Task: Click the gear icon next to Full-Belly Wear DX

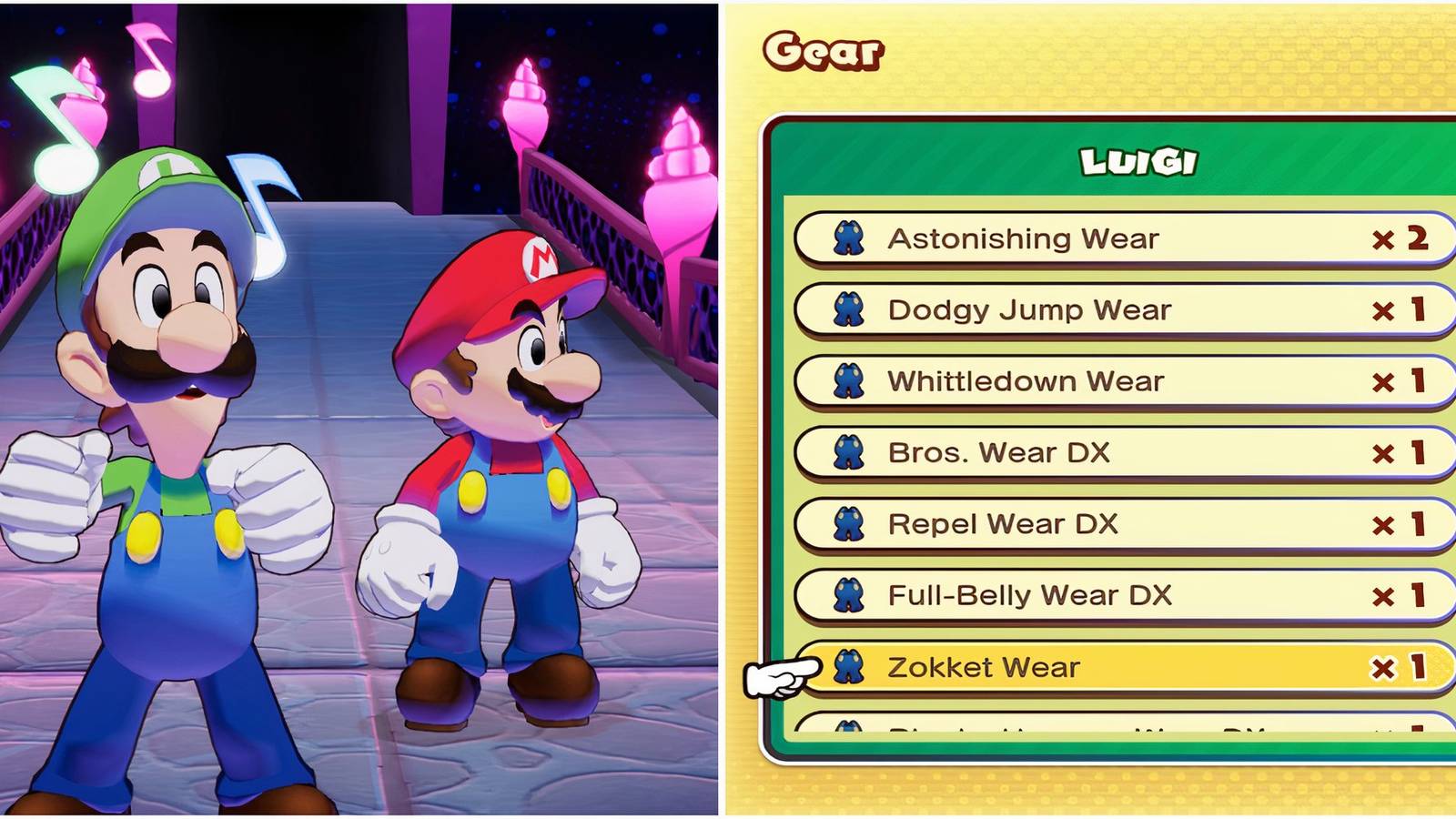Action: click(x=850, y=596)
